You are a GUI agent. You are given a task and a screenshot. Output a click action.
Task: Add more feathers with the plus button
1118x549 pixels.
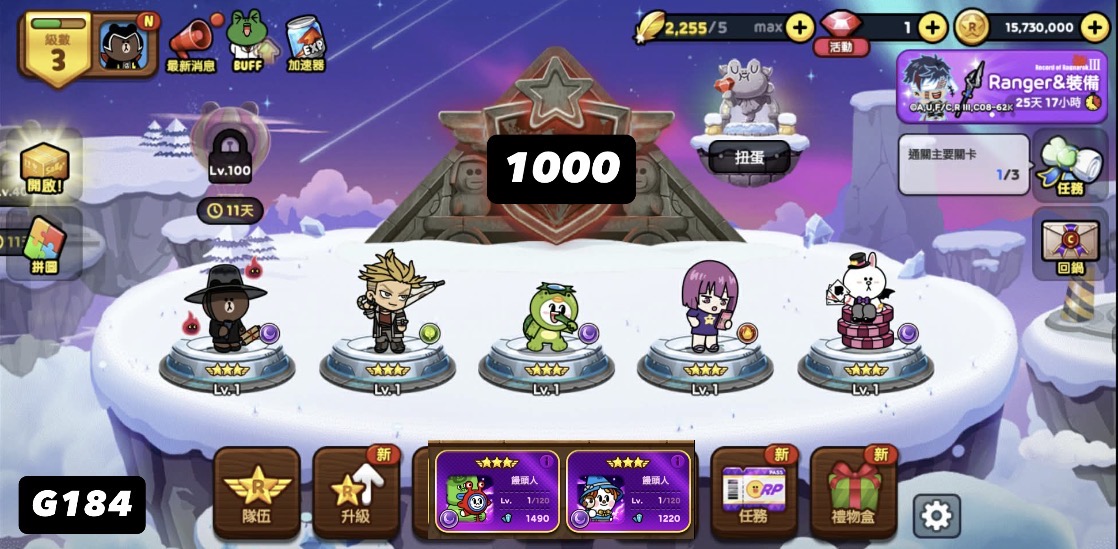[x=799, y=28]
